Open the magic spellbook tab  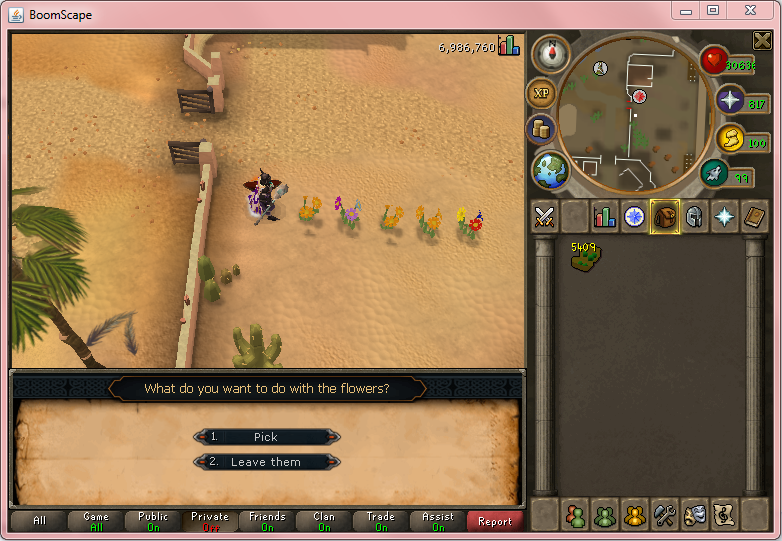point(754,217)
